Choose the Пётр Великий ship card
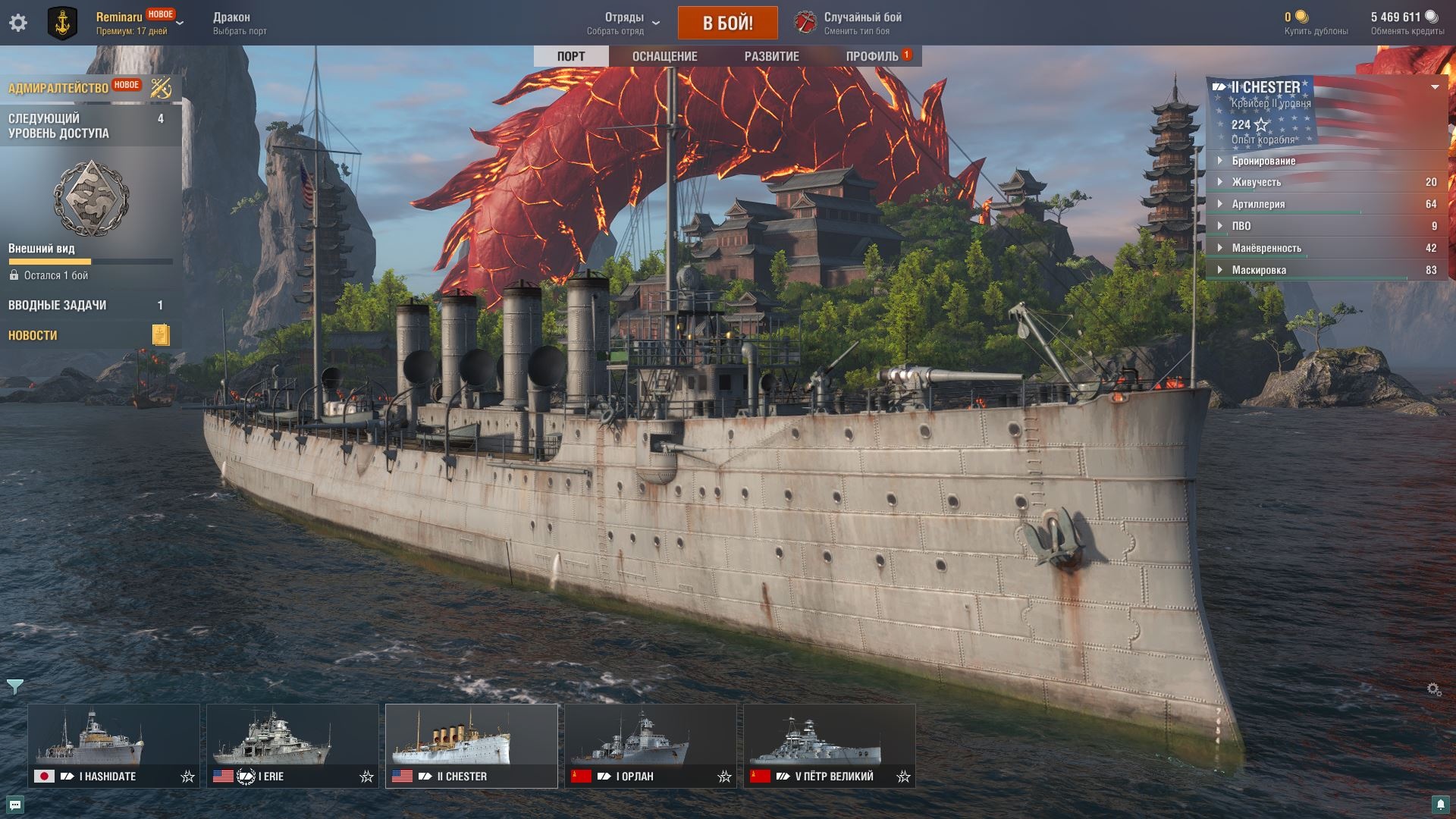 click(829, 745)
